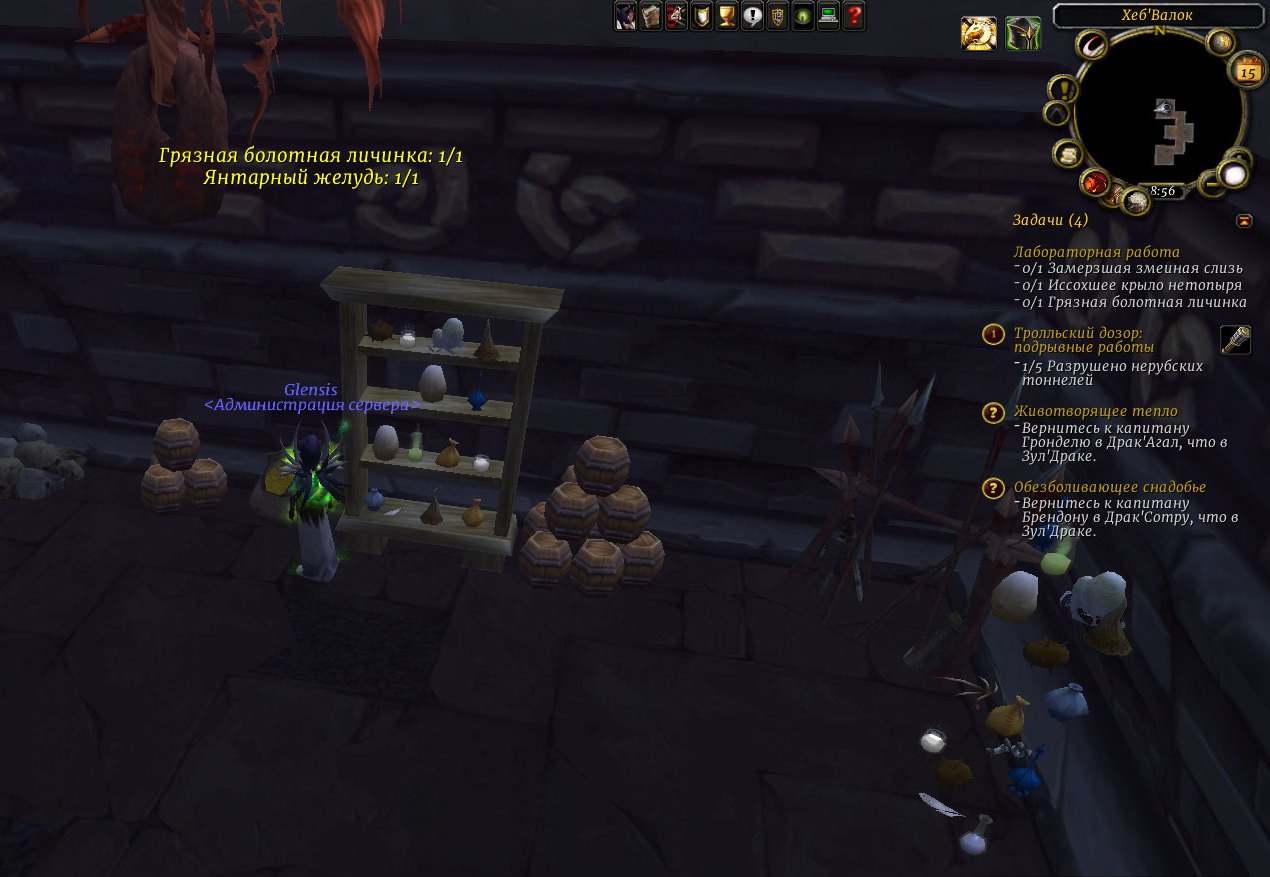
Task: Open the game menu computer icon
Action: 829,16
